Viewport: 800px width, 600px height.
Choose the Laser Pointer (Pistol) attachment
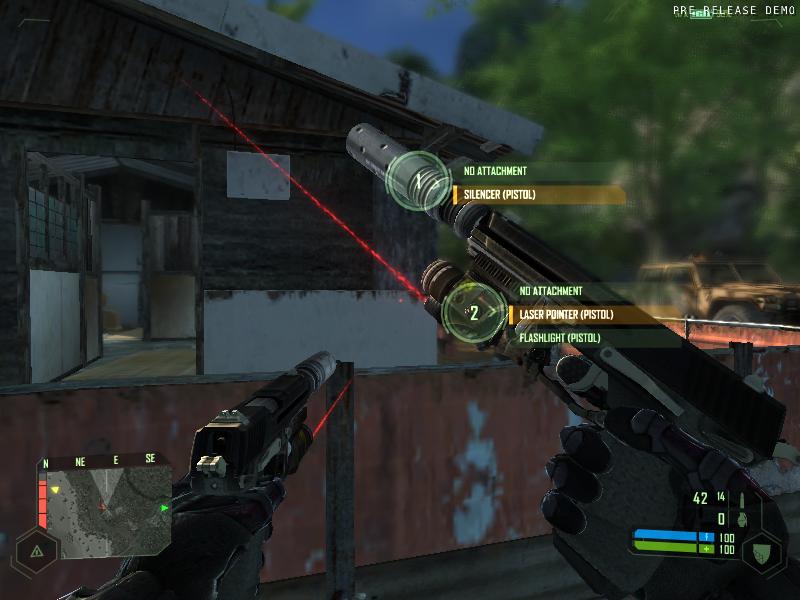[566, 315]
